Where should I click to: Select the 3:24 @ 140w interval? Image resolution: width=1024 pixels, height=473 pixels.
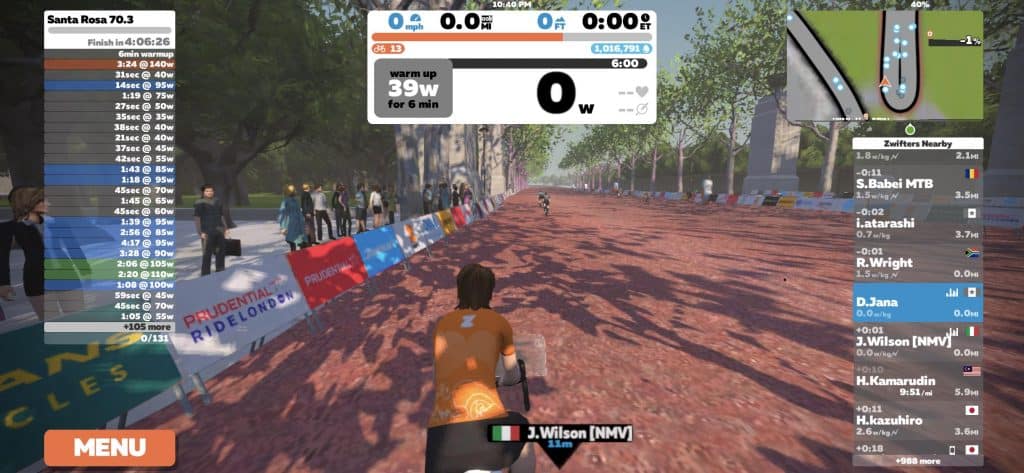point(110,63)
